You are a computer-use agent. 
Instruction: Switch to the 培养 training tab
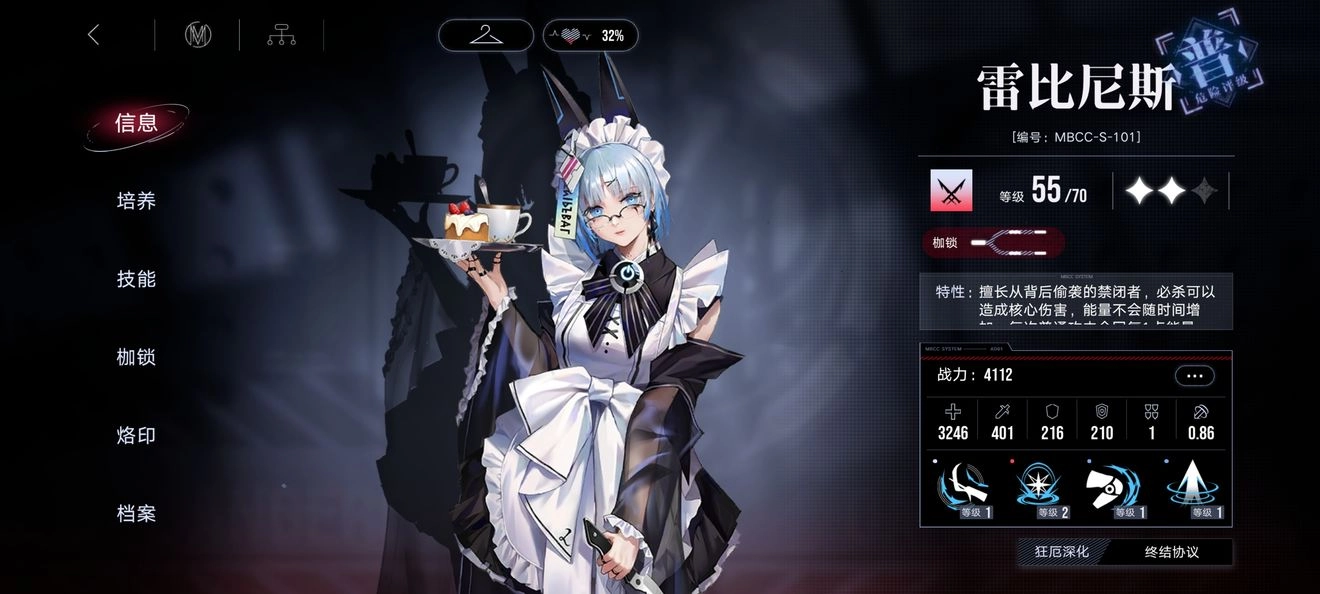tap(136, 201)
